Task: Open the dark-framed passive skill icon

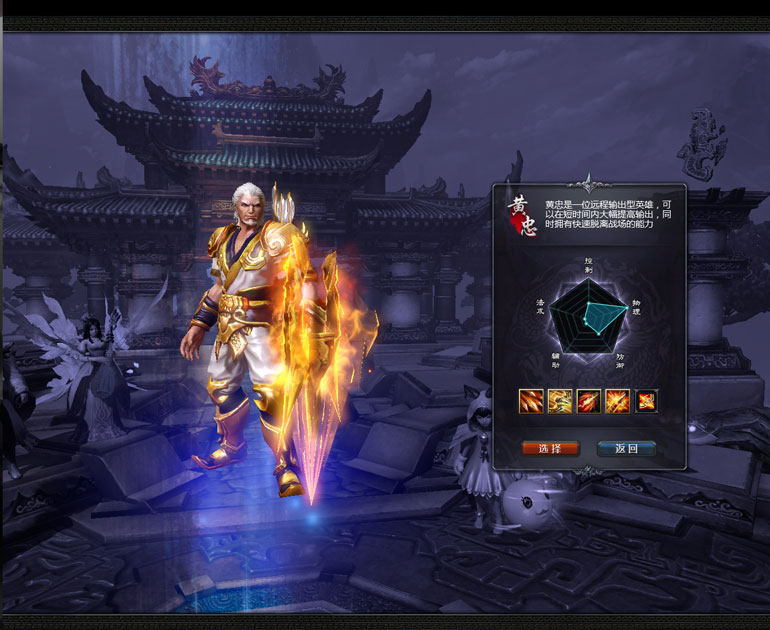Action: point(647,401)
